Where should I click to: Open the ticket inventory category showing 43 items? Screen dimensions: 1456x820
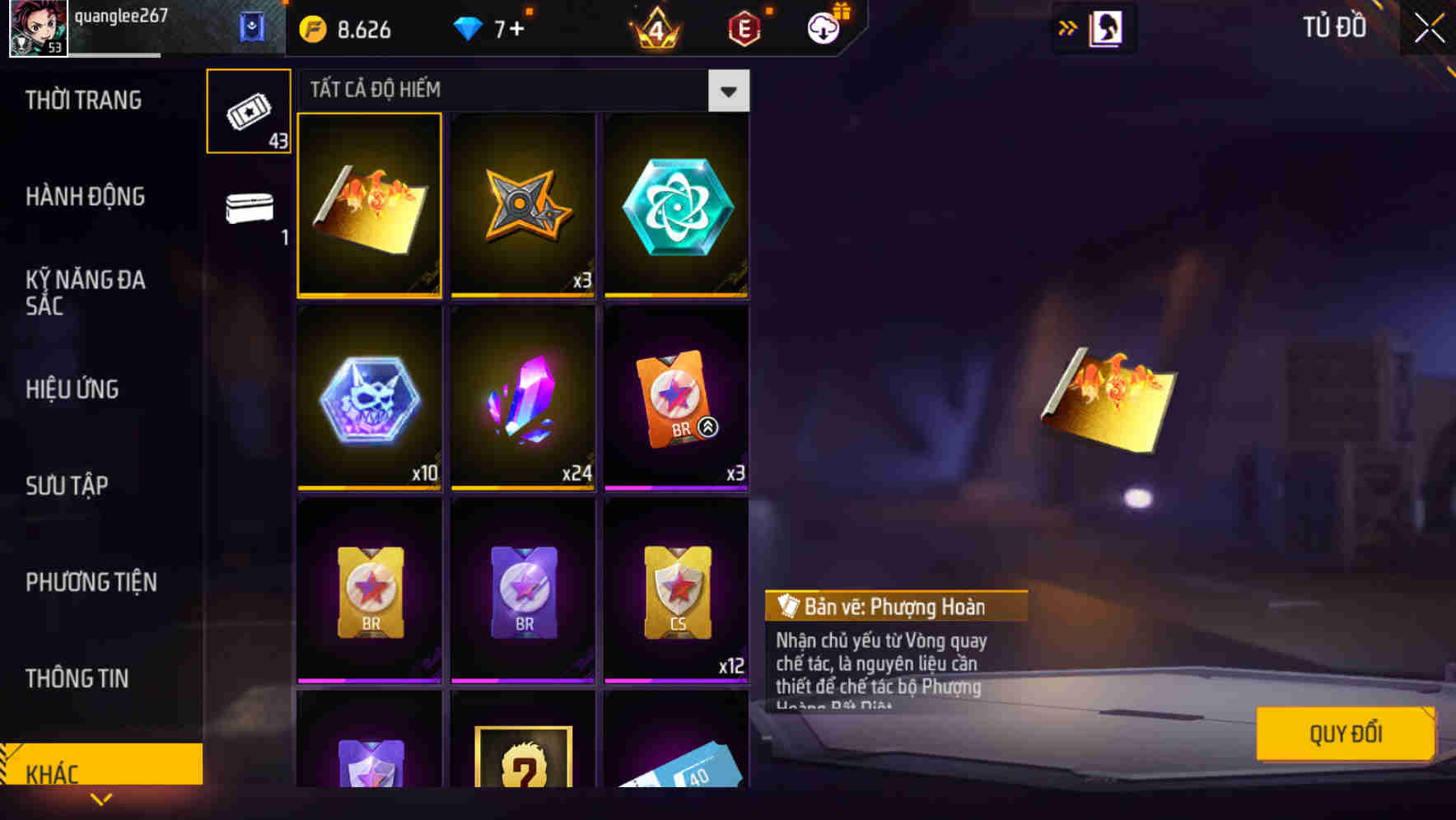pos(248,111)
